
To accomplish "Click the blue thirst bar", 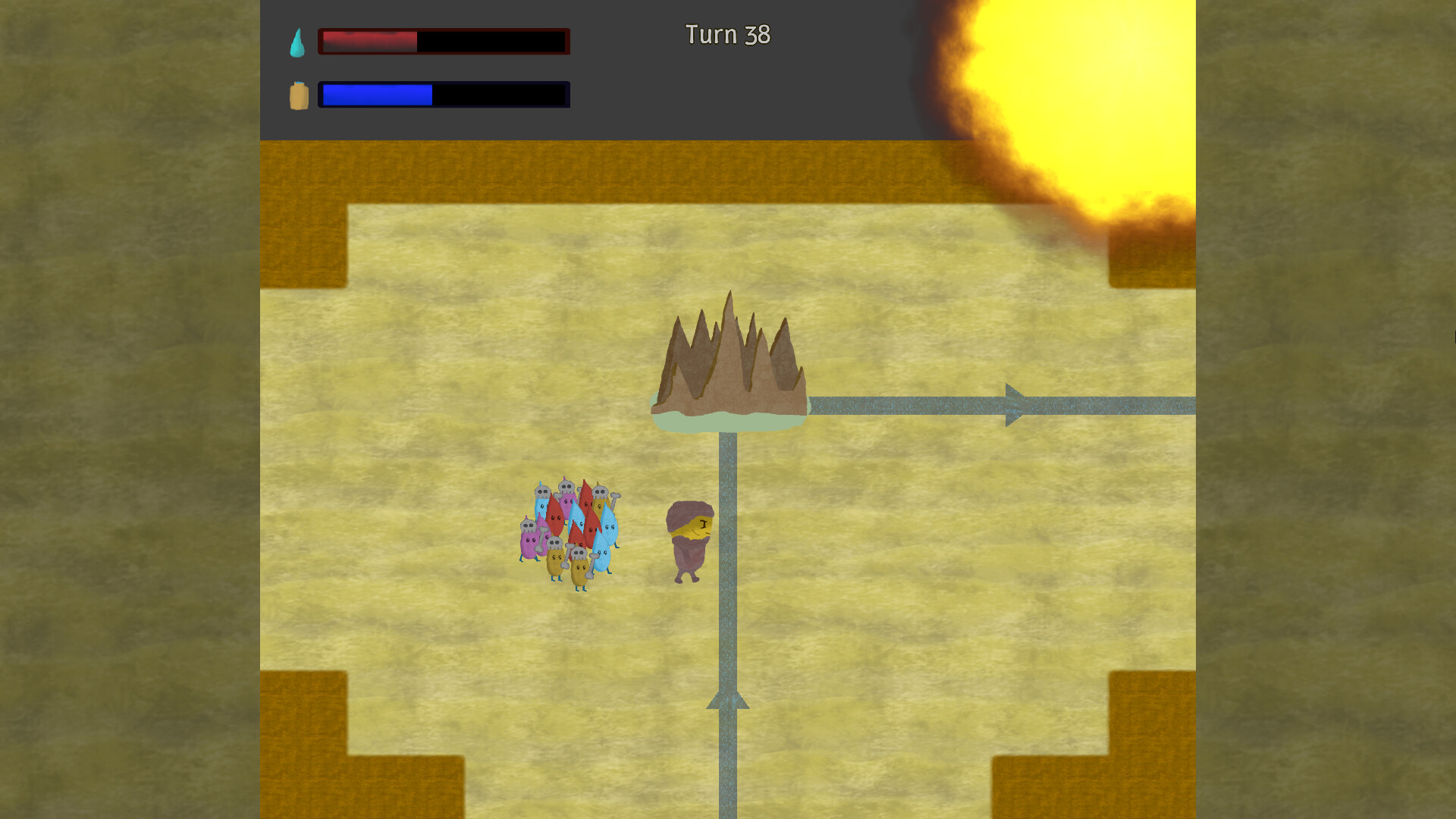I will coord(375,93).
